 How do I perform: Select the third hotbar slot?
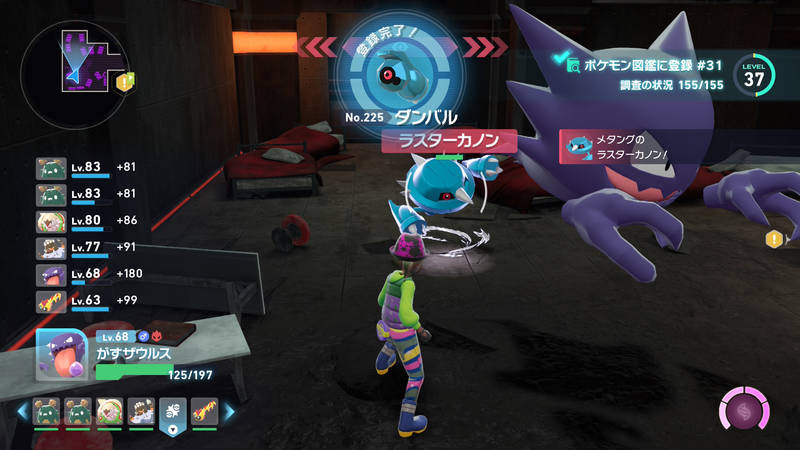[109, 411]
